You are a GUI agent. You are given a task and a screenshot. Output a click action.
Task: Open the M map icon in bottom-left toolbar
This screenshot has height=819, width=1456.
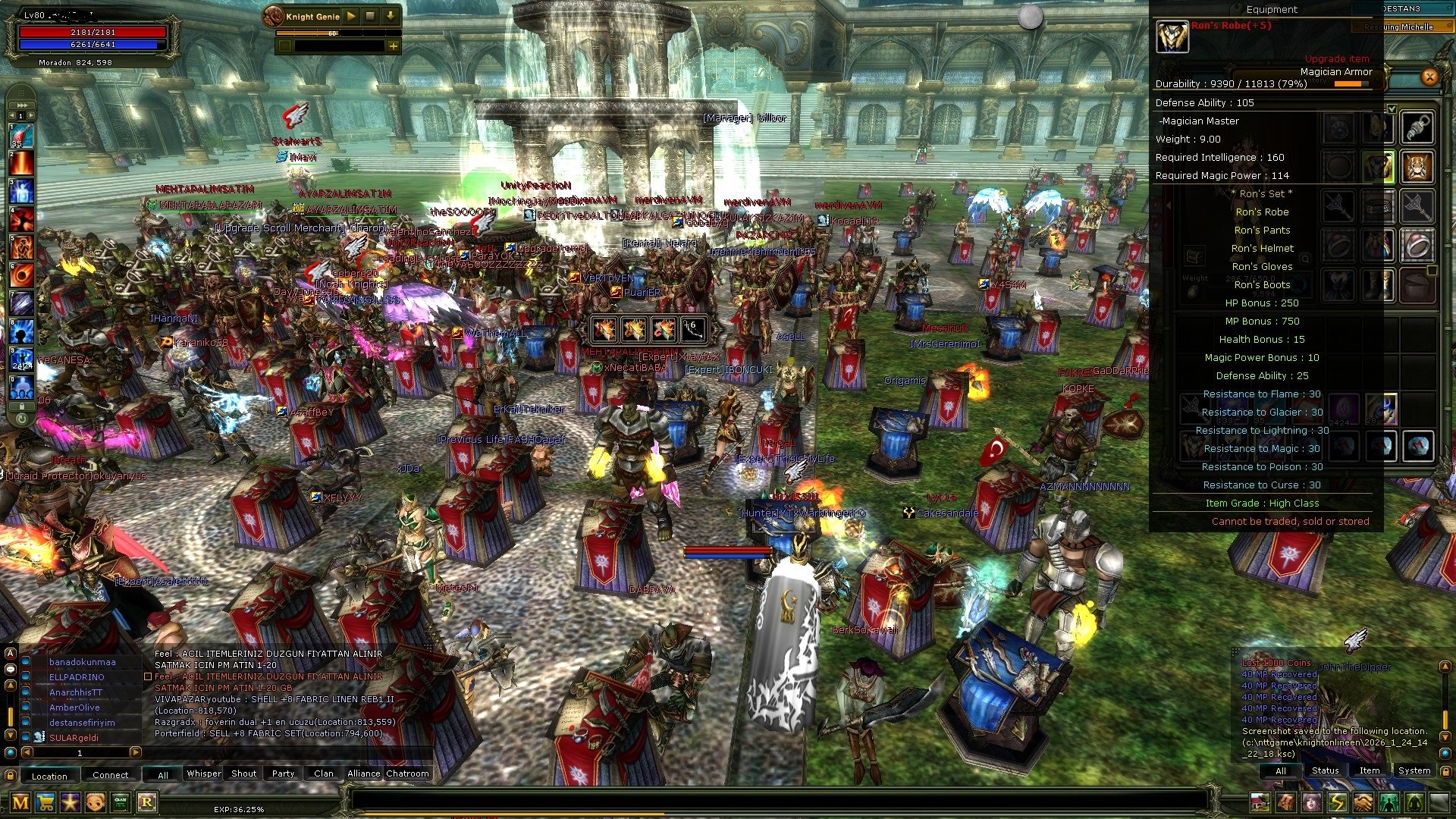pyautogui.click(x=20, y=802)
